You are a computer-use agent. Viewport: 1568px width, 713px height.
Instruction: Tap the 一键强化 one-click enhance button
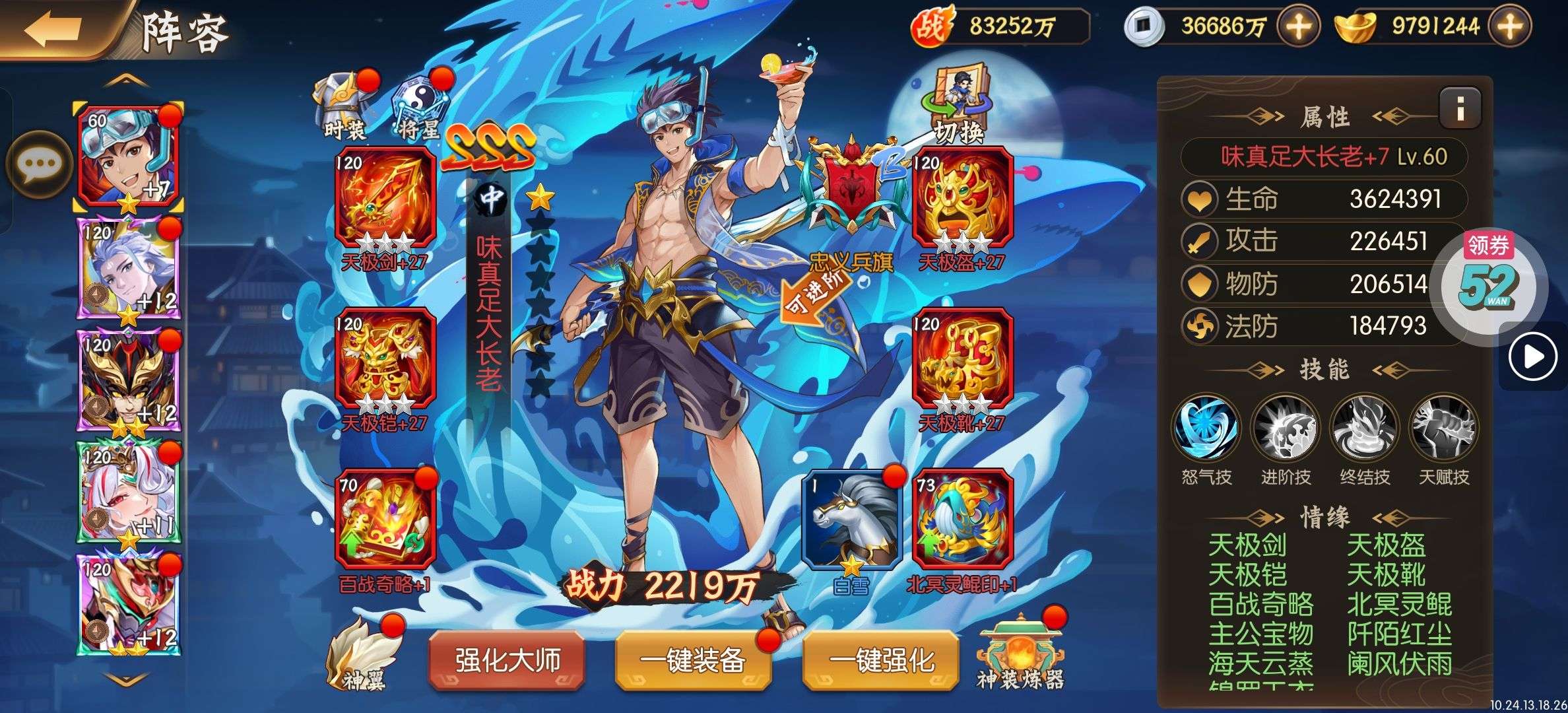click(x=882, y=660)
